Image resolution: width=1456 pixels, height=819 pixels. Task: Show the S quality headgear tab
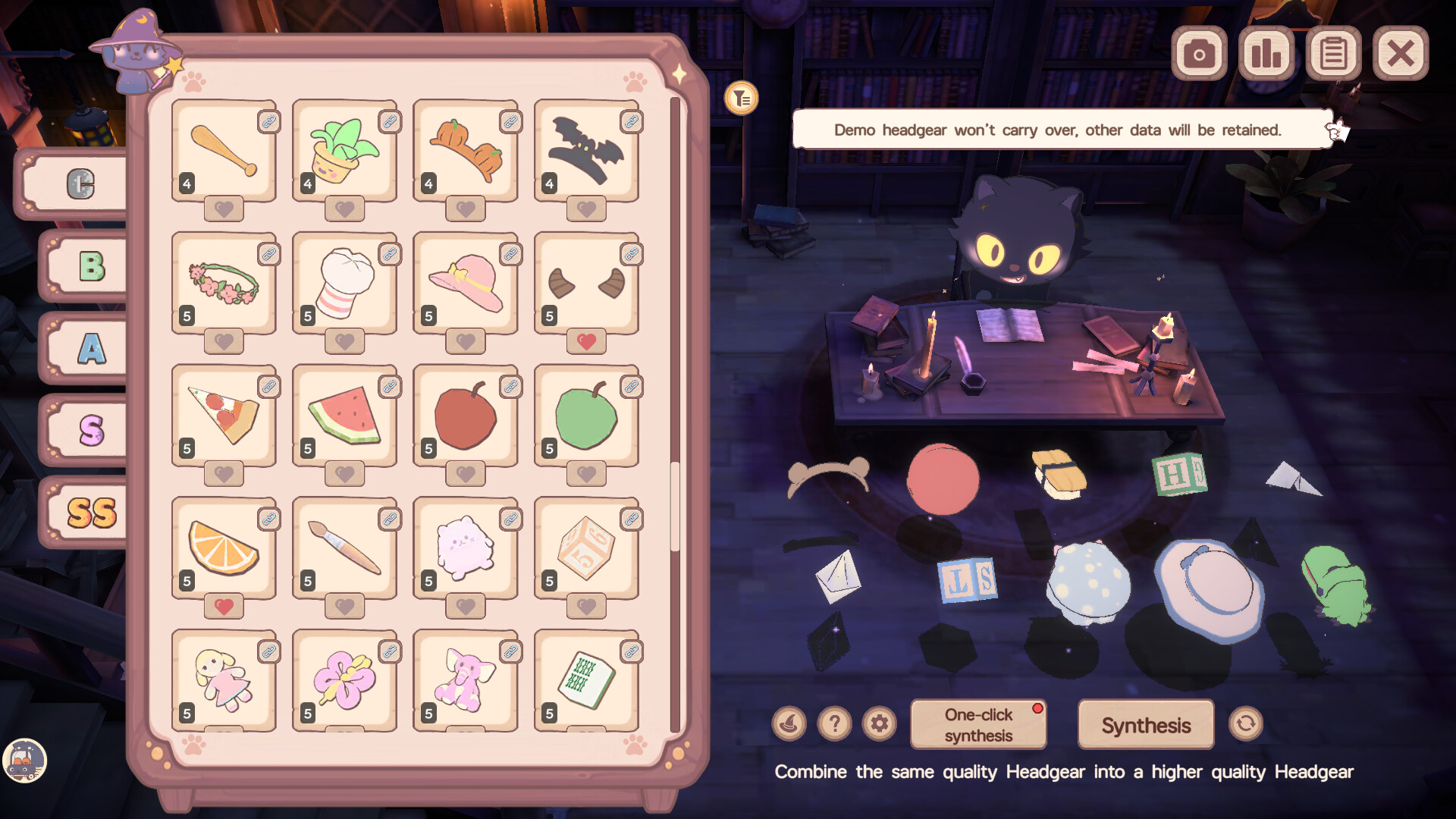(x=91, y=430)
